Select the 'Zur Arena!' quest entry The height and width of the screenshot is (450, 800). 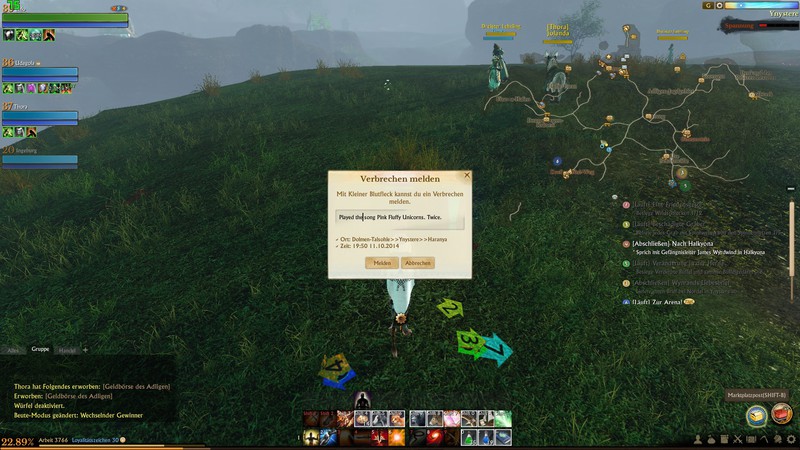(x=658, y=302)
